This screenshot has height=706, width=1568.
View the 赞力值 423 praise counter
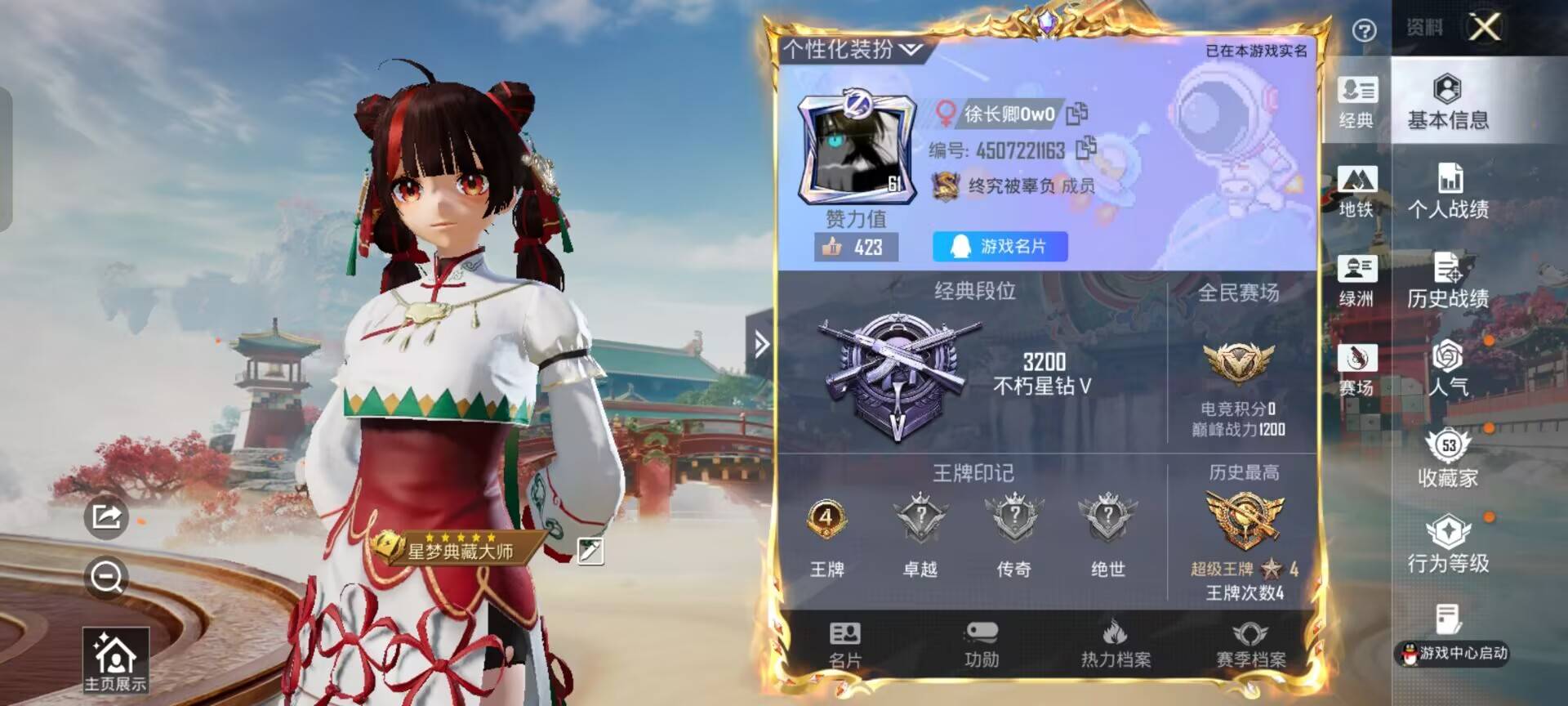[x=853, y=247]
